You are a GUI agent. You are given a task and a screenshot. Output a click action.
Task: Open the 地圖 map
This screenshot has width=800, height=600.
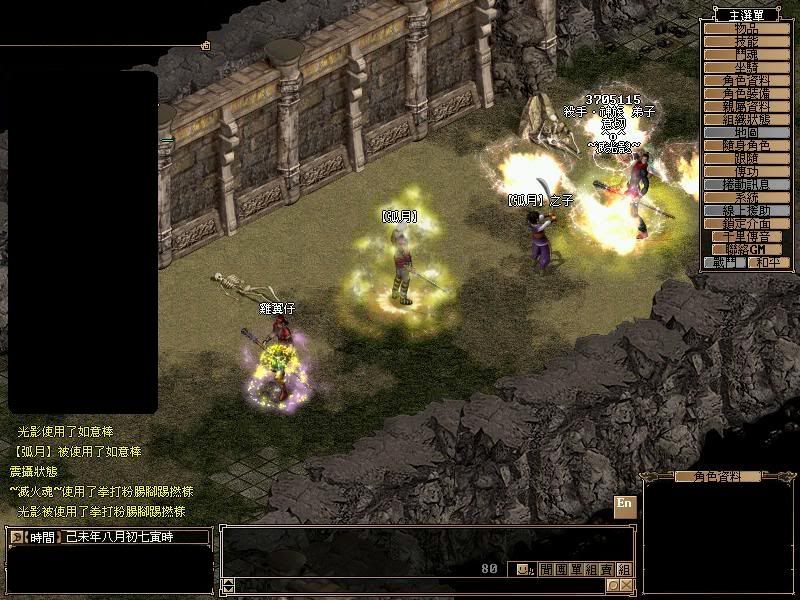(747, 132)
